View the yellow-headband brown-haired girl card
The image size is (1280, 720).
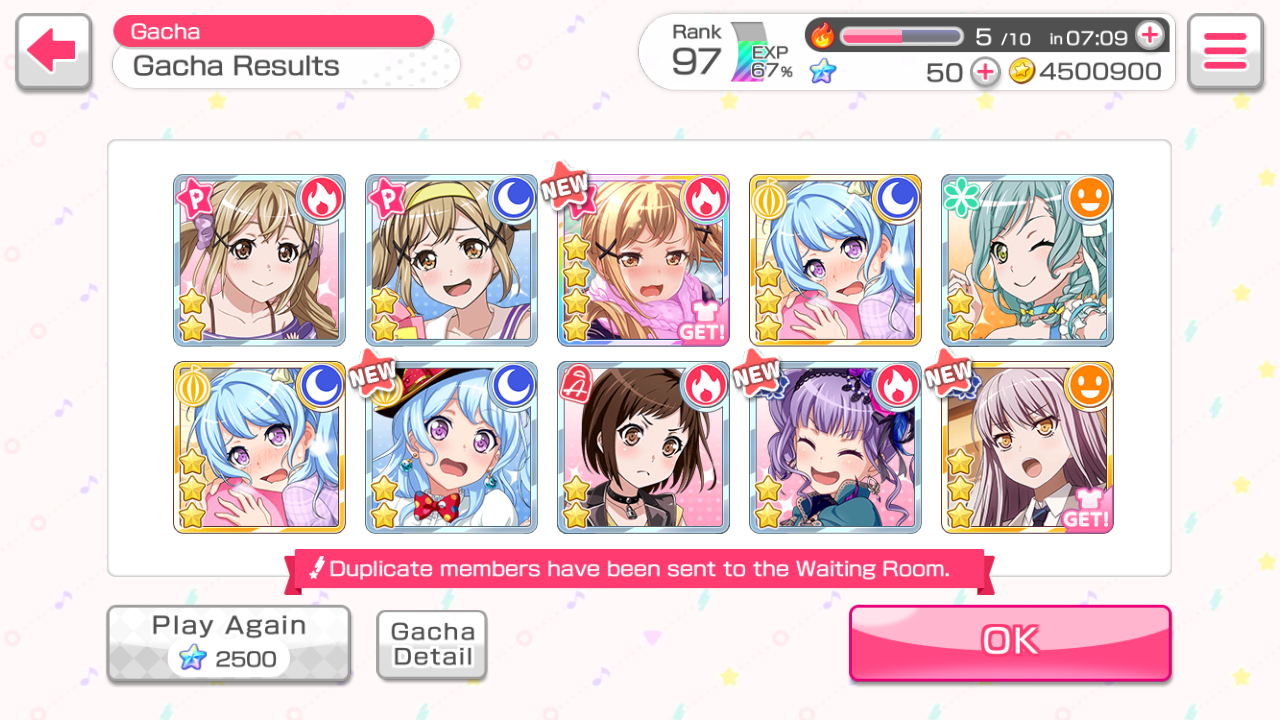point(451,260)
